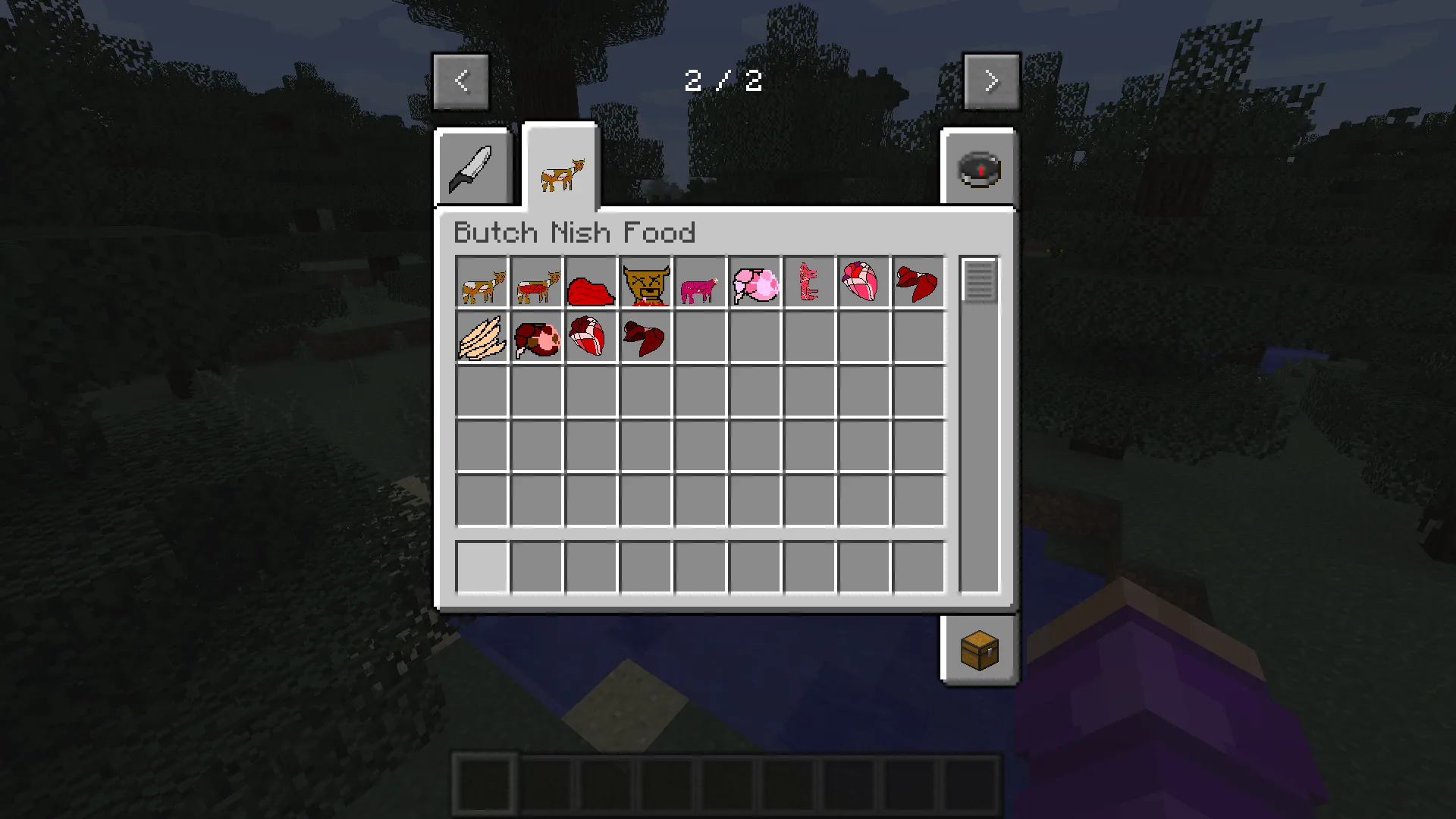The image size is (1456, 819).
Task: Select the cow creature tab
Action: [x=560, y=168]
